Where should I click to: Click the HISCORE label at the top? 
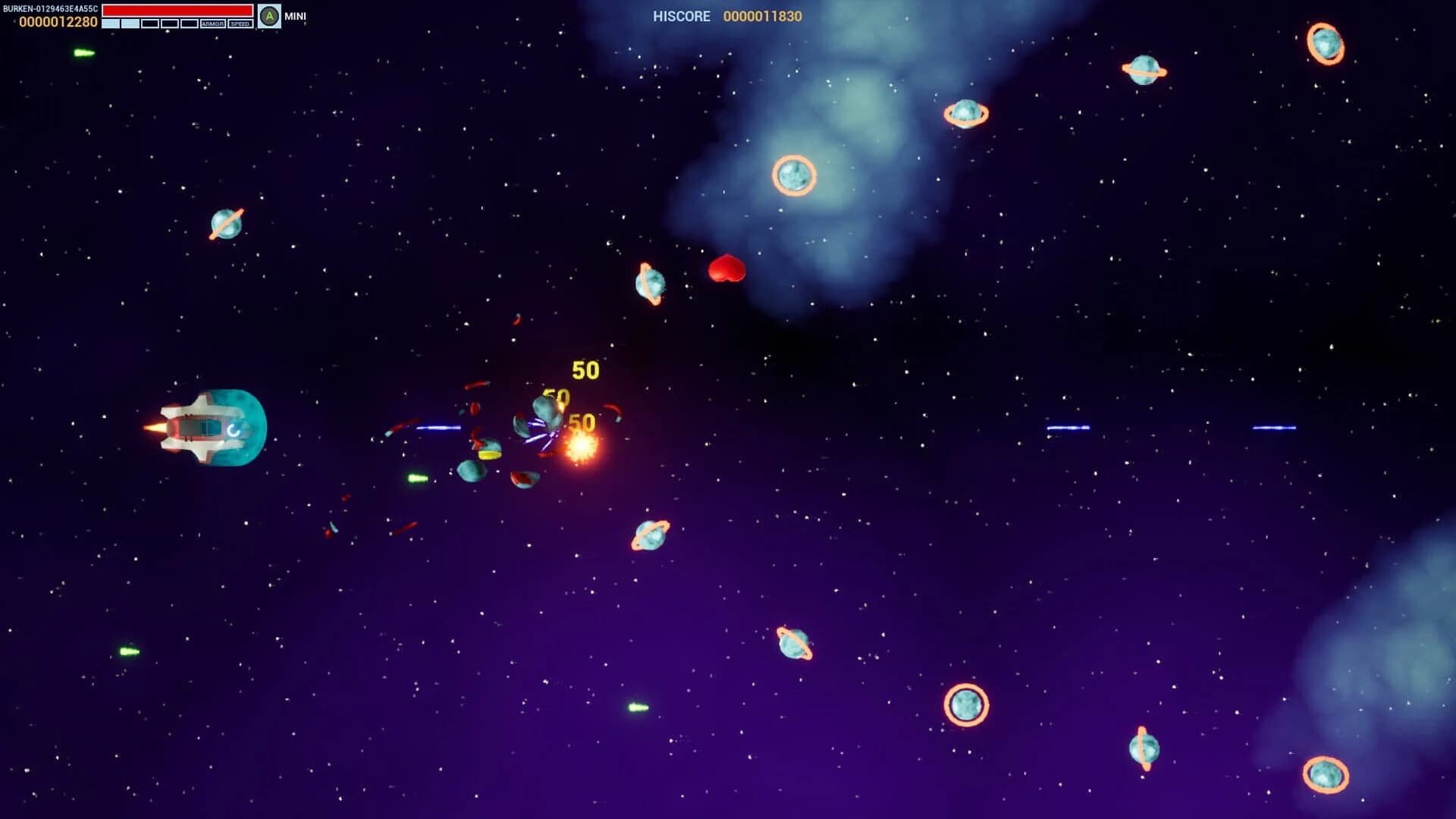(680, 16)
